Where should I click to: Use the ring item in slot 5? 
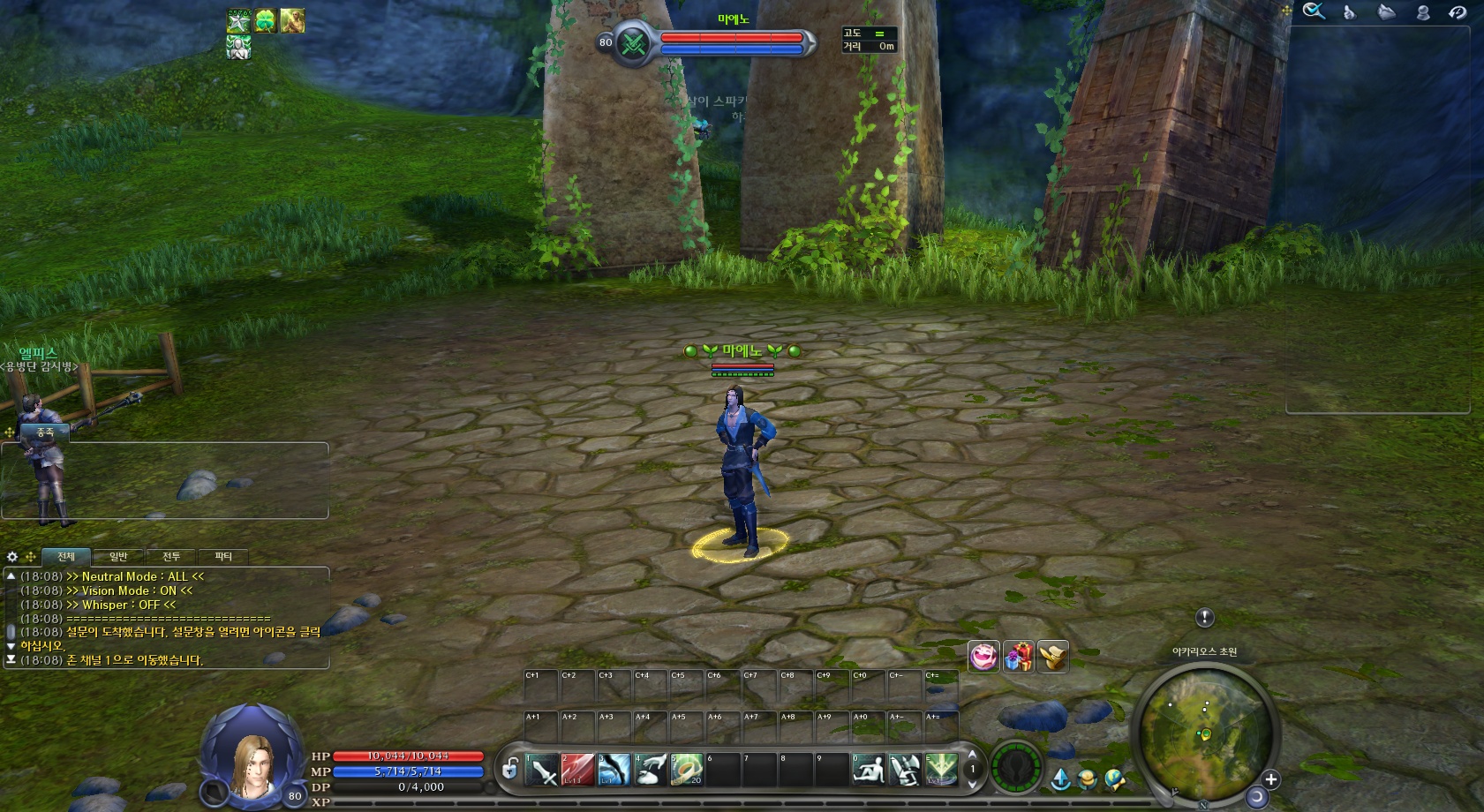point(687,770)
